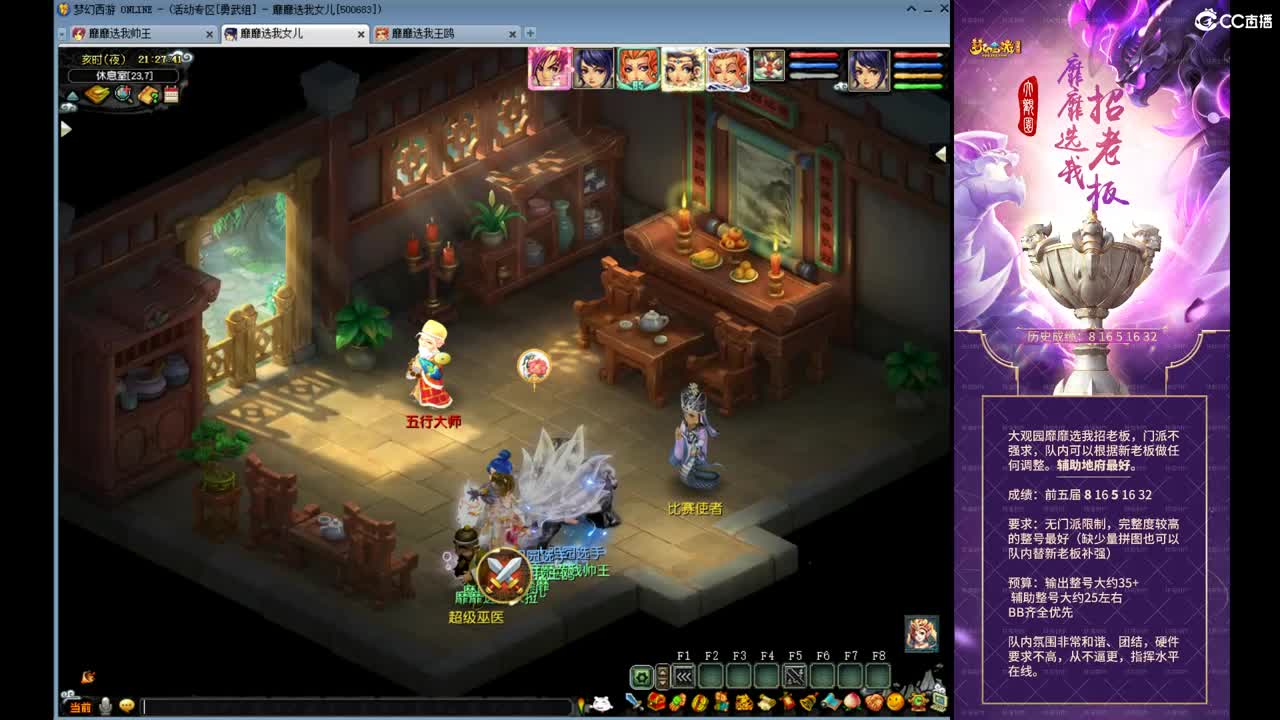Open the activity calendar icon near the minimap
The image size is (1280, 720).
tap(172, 94)
